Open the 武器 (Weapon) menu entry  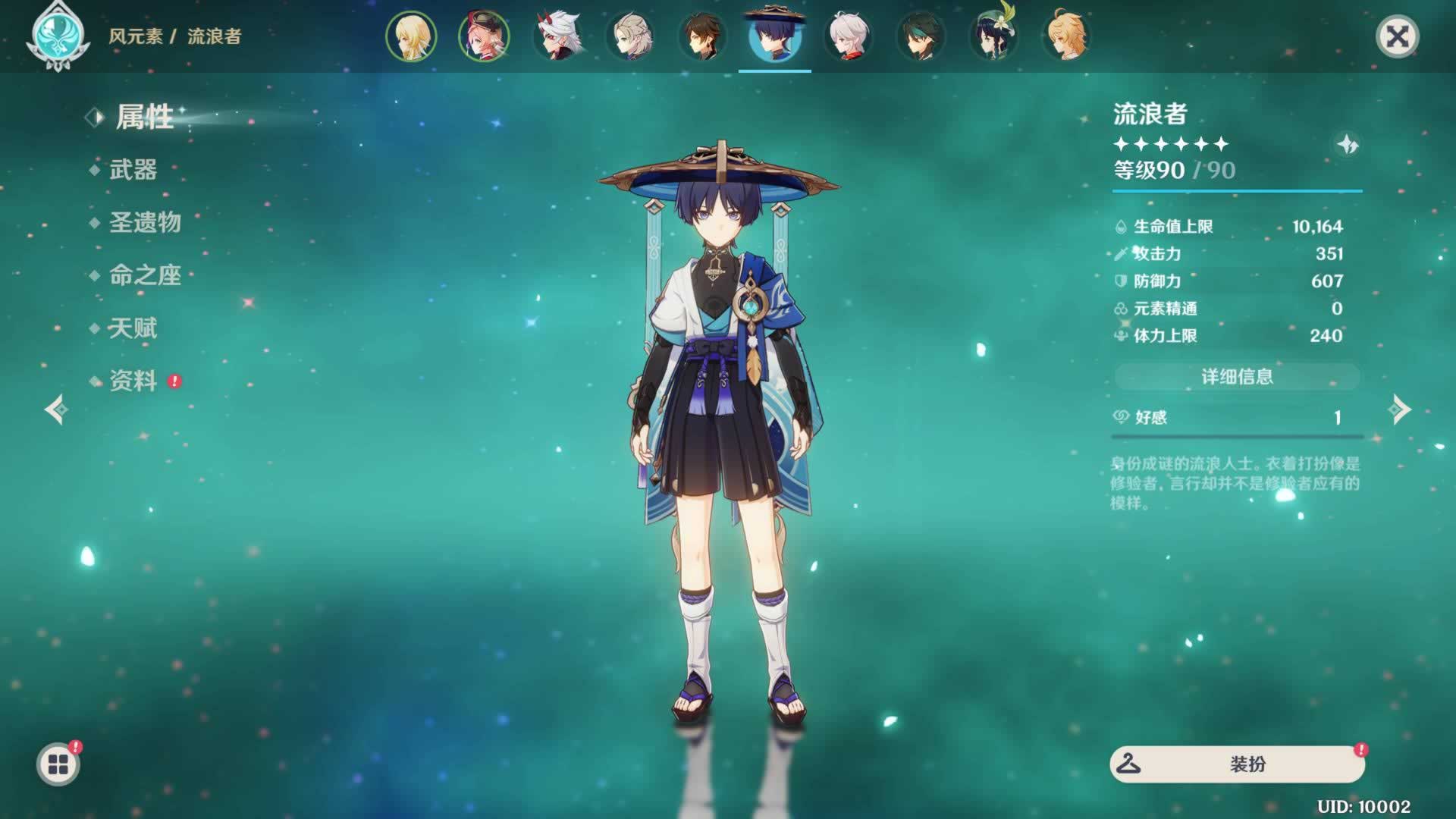[x=133, y=170]
